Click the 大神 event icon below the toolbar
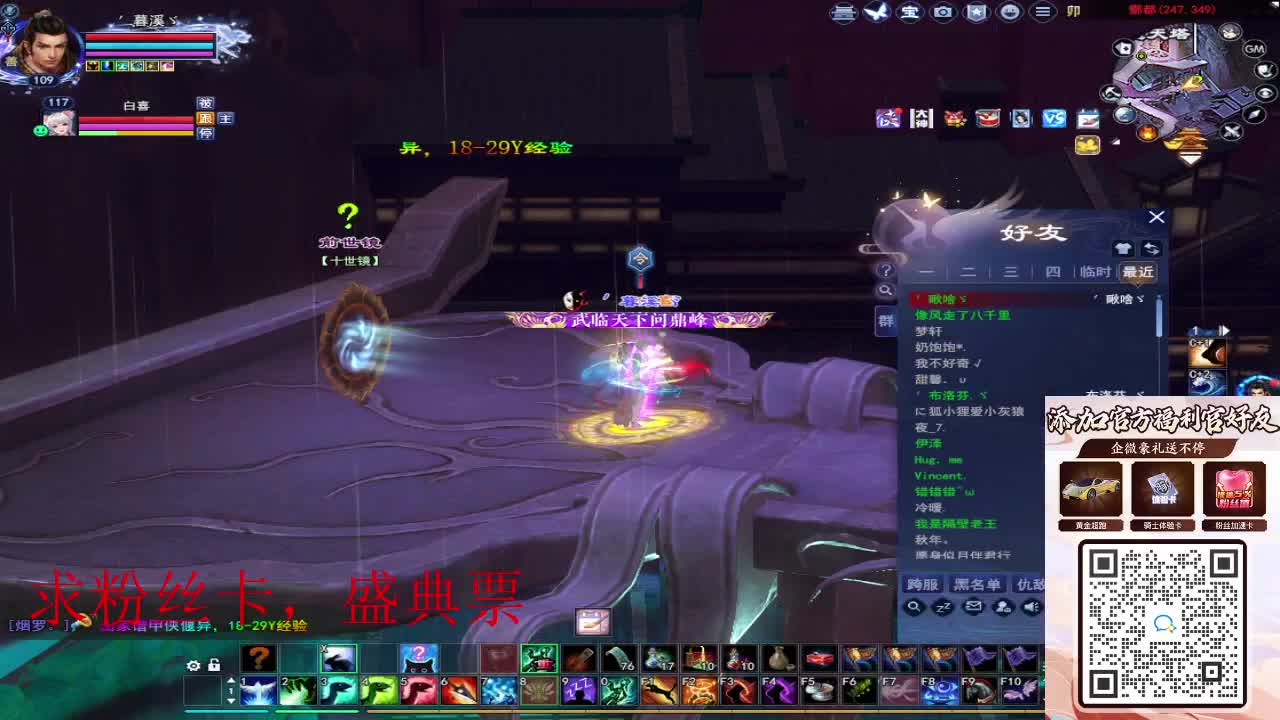This screenshot has height=720, width=1280. (x=922, y=118)
